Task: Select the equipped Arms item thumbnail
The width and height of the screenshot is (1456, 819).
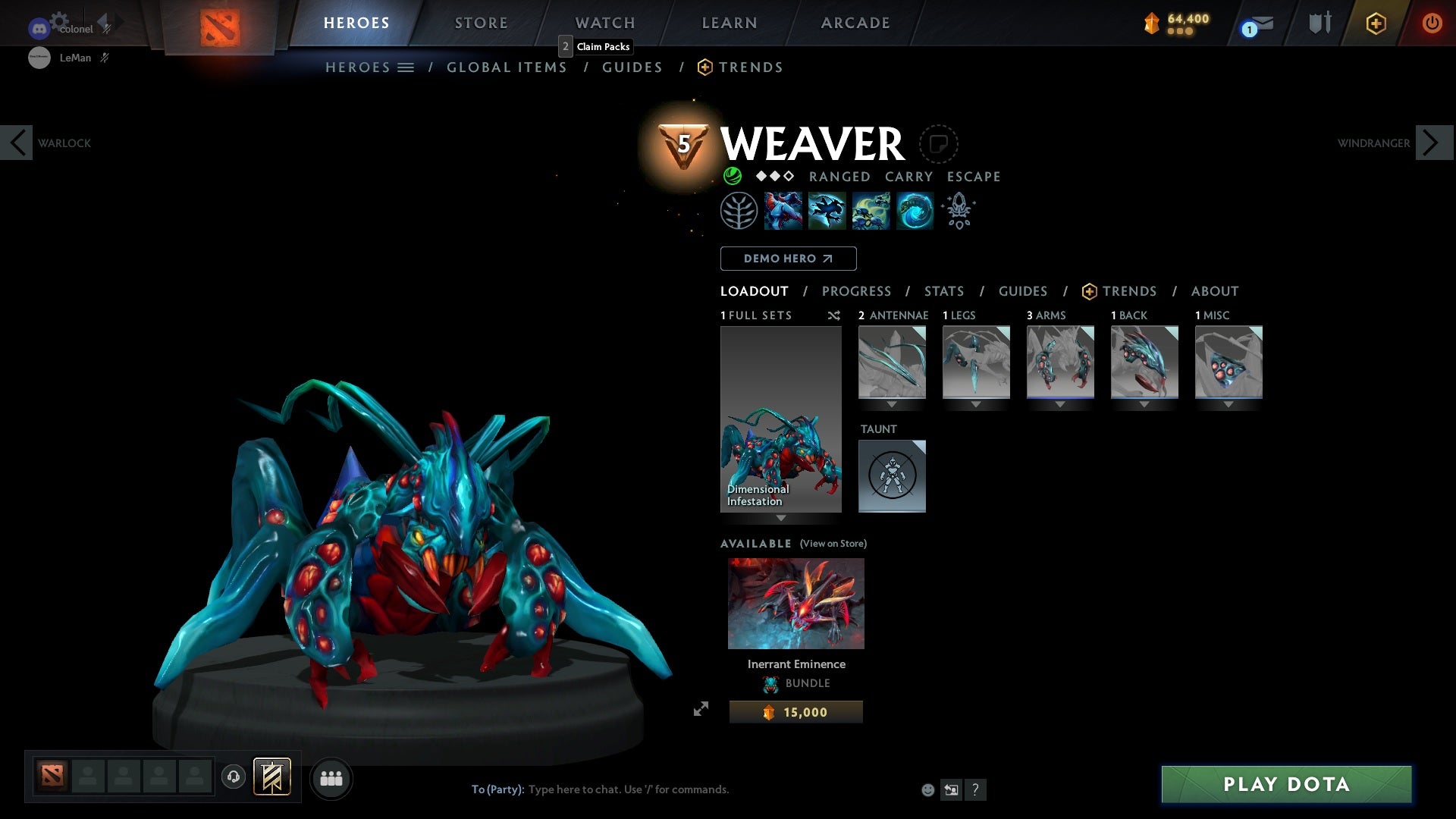Action: point(1060,362)
